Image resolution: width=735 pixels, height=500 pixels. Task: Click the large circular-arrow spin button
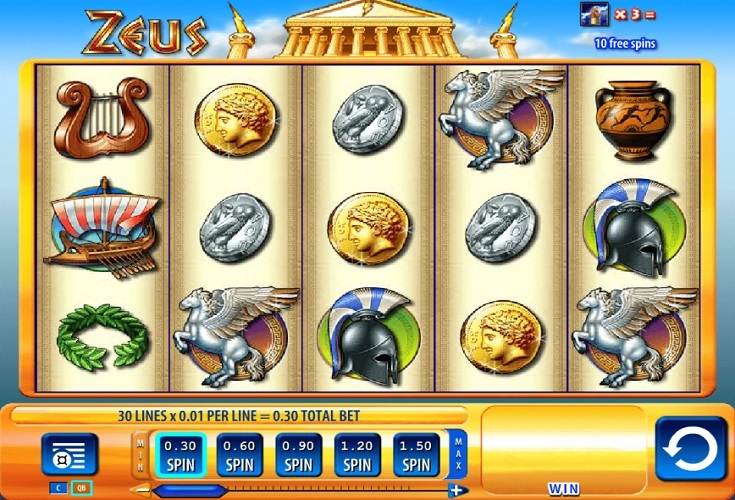690,449
